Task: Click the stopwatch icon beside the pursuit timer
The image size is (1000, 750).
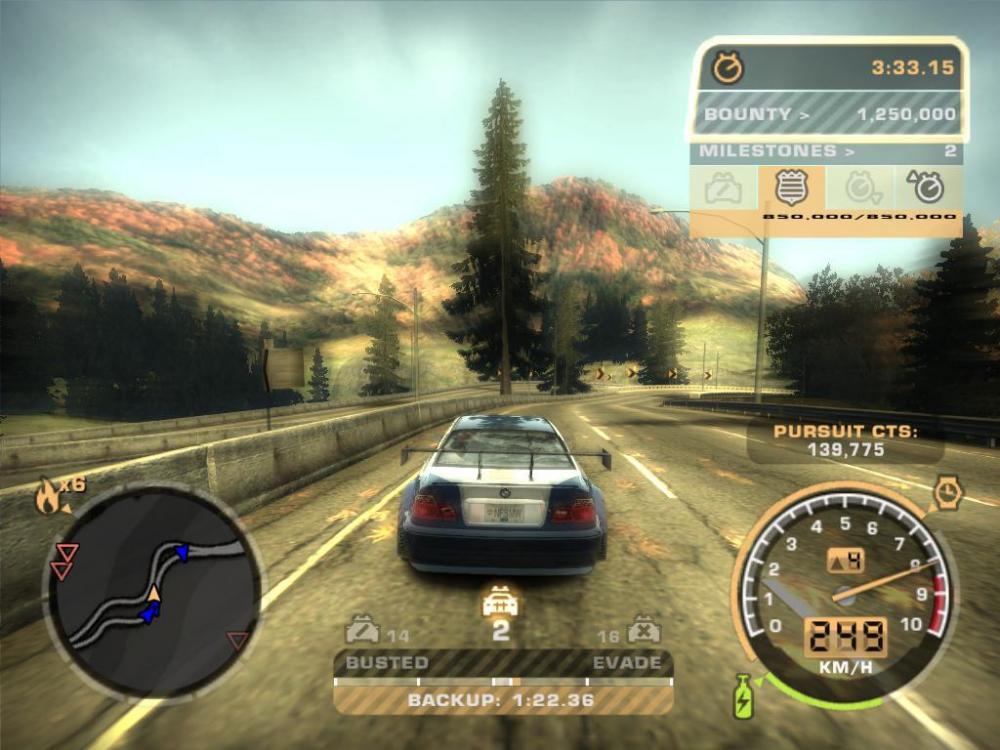Action: [728, 68]
